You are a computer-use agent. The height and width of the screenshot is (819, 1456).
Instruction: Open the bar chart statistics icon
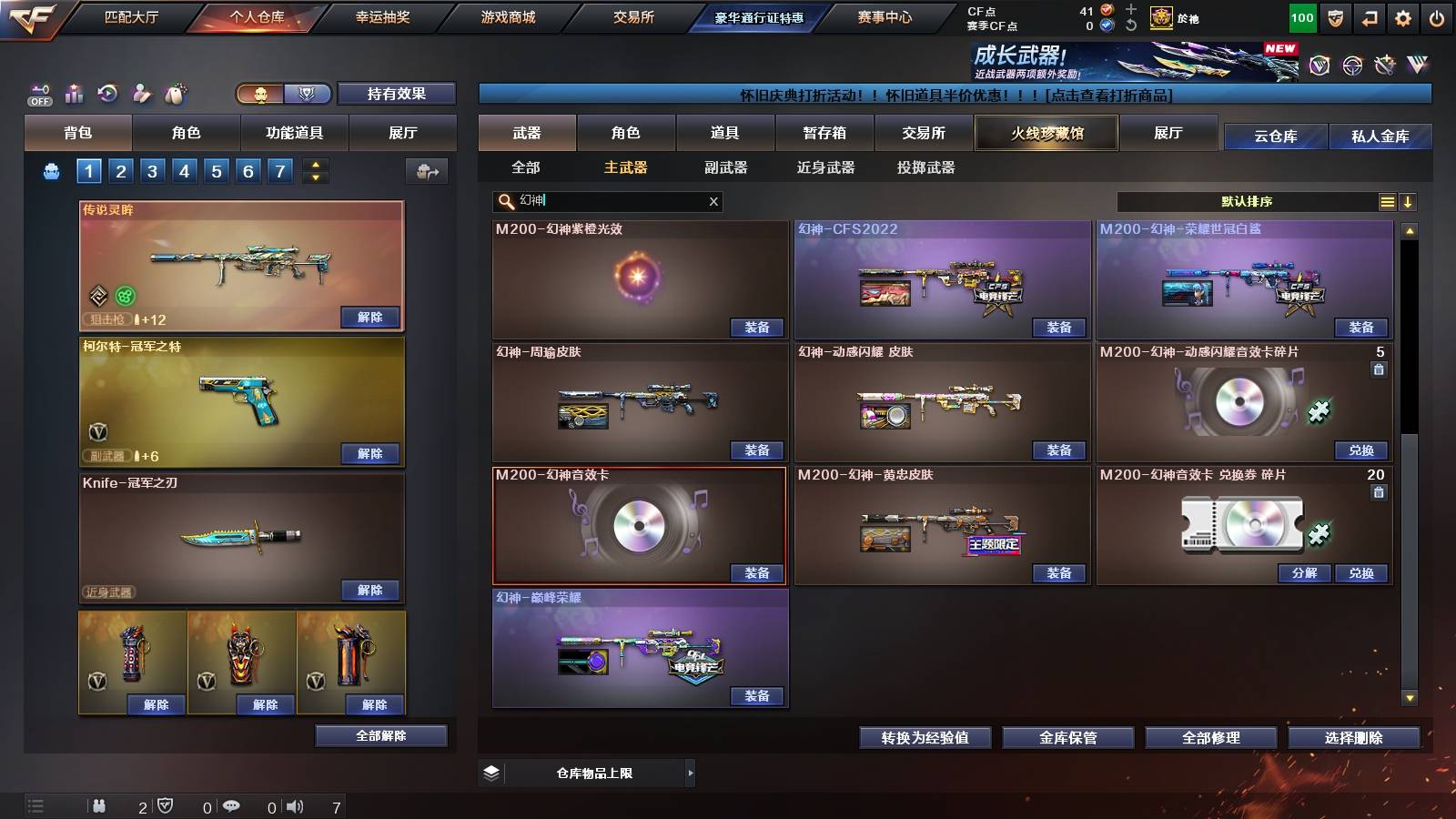coord(73,94)
